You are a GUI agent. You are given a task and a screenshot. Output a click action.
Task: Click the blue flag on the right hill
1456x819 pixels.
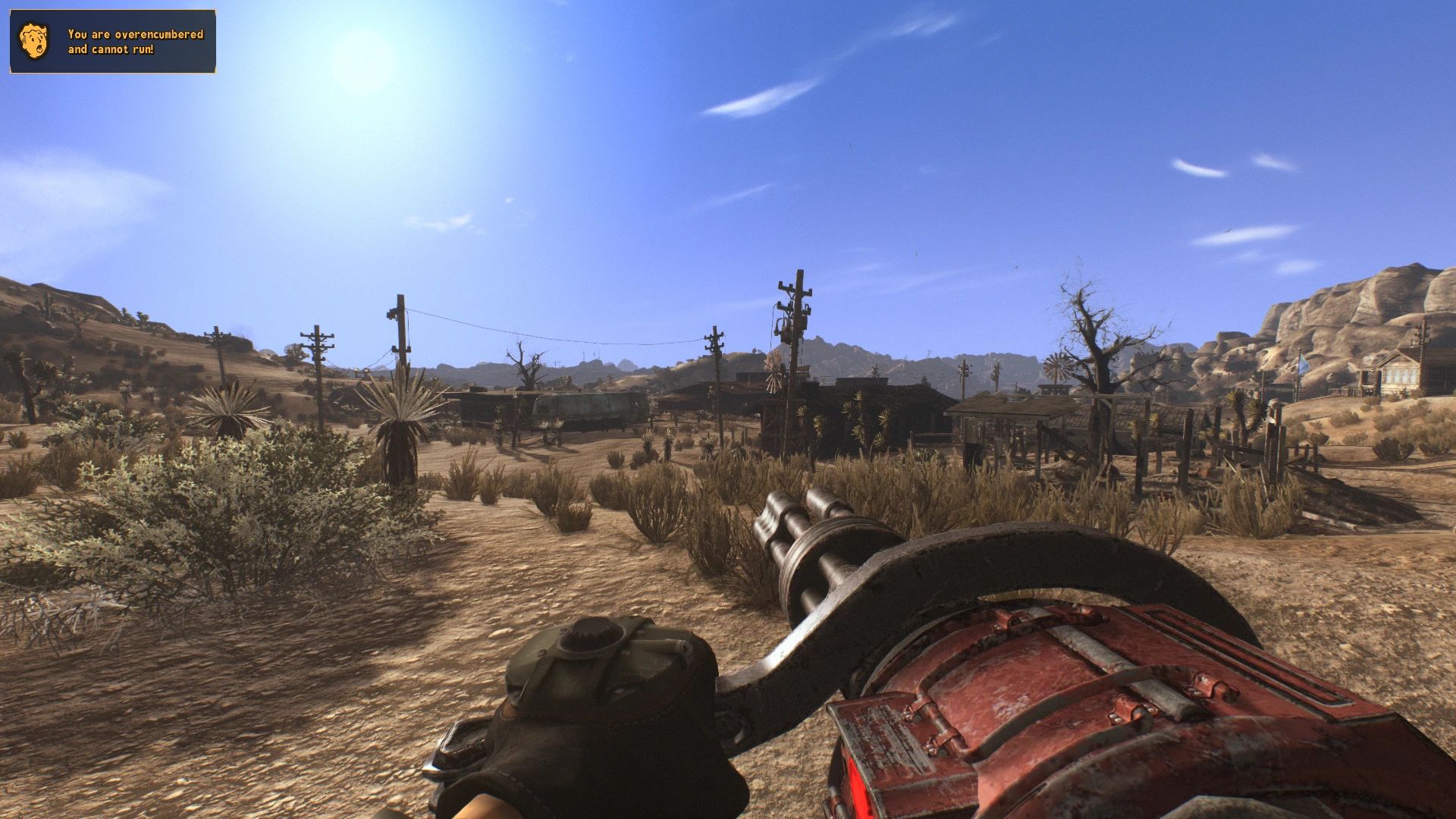(x=1304, y=365)
